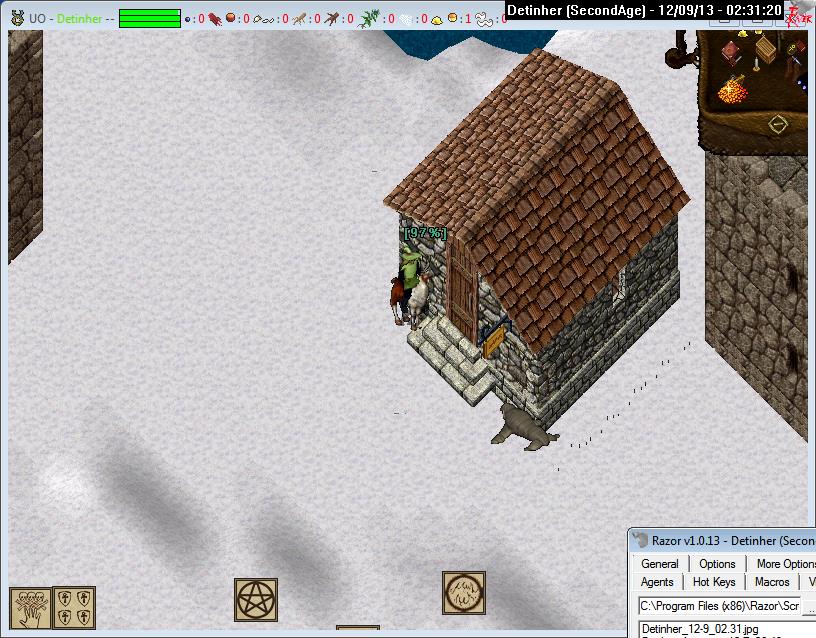Image resolution: width=816 pixels, height=638 pixels.
Task: Select screenshot Detinher_12-9_02.31.jpg in the list
Action: [700, 628]
